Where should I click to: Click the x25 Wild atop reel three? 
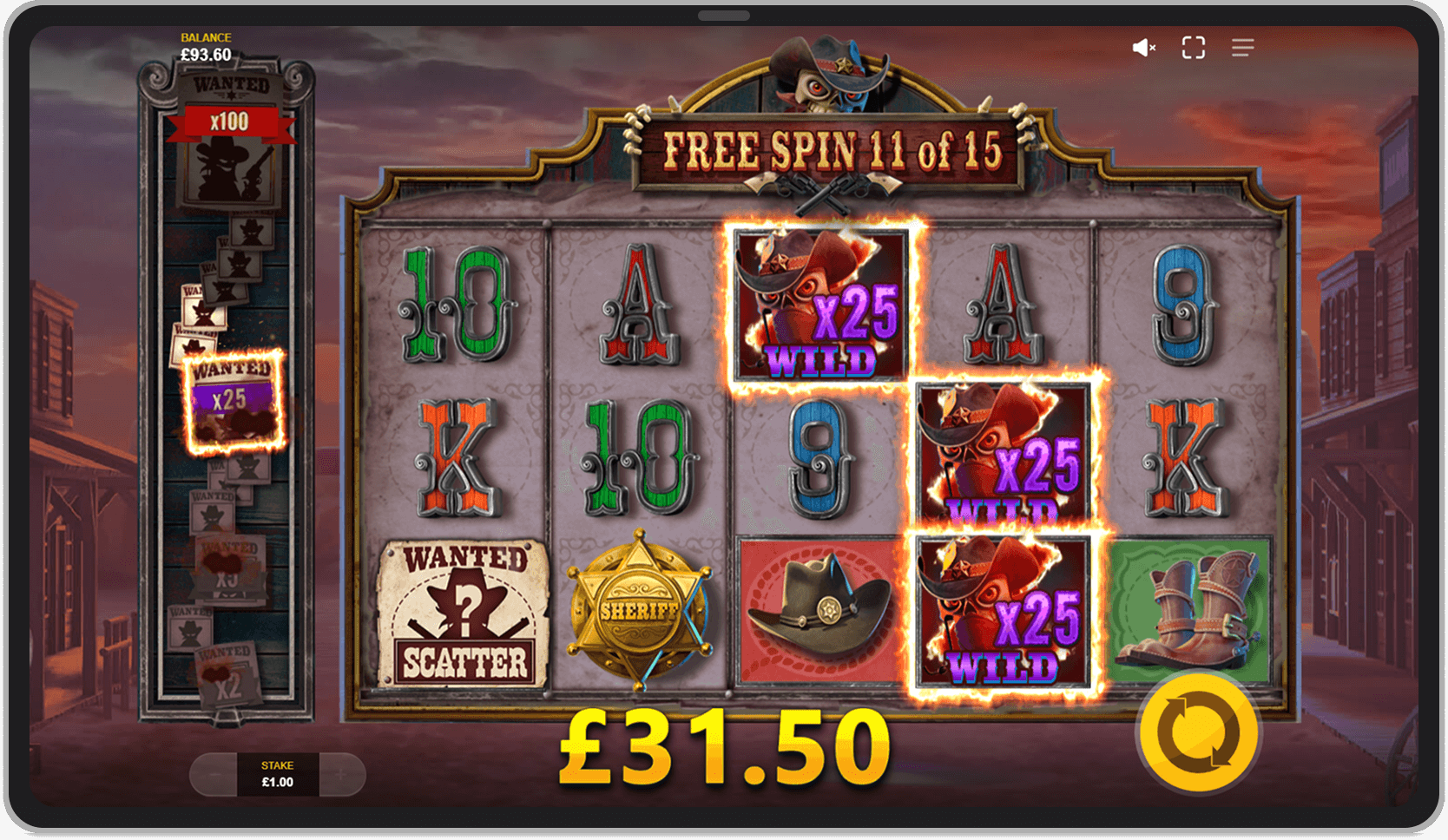819,304
